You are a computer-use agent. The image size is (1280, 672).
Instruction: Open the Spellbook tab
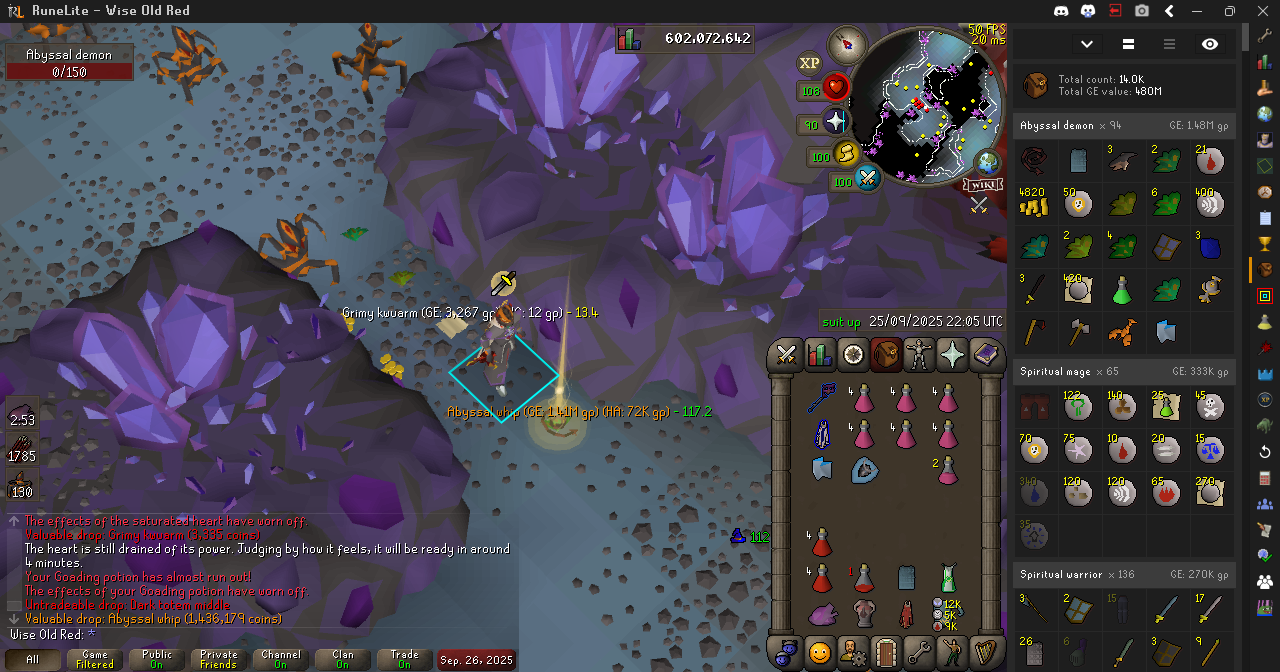986,355
